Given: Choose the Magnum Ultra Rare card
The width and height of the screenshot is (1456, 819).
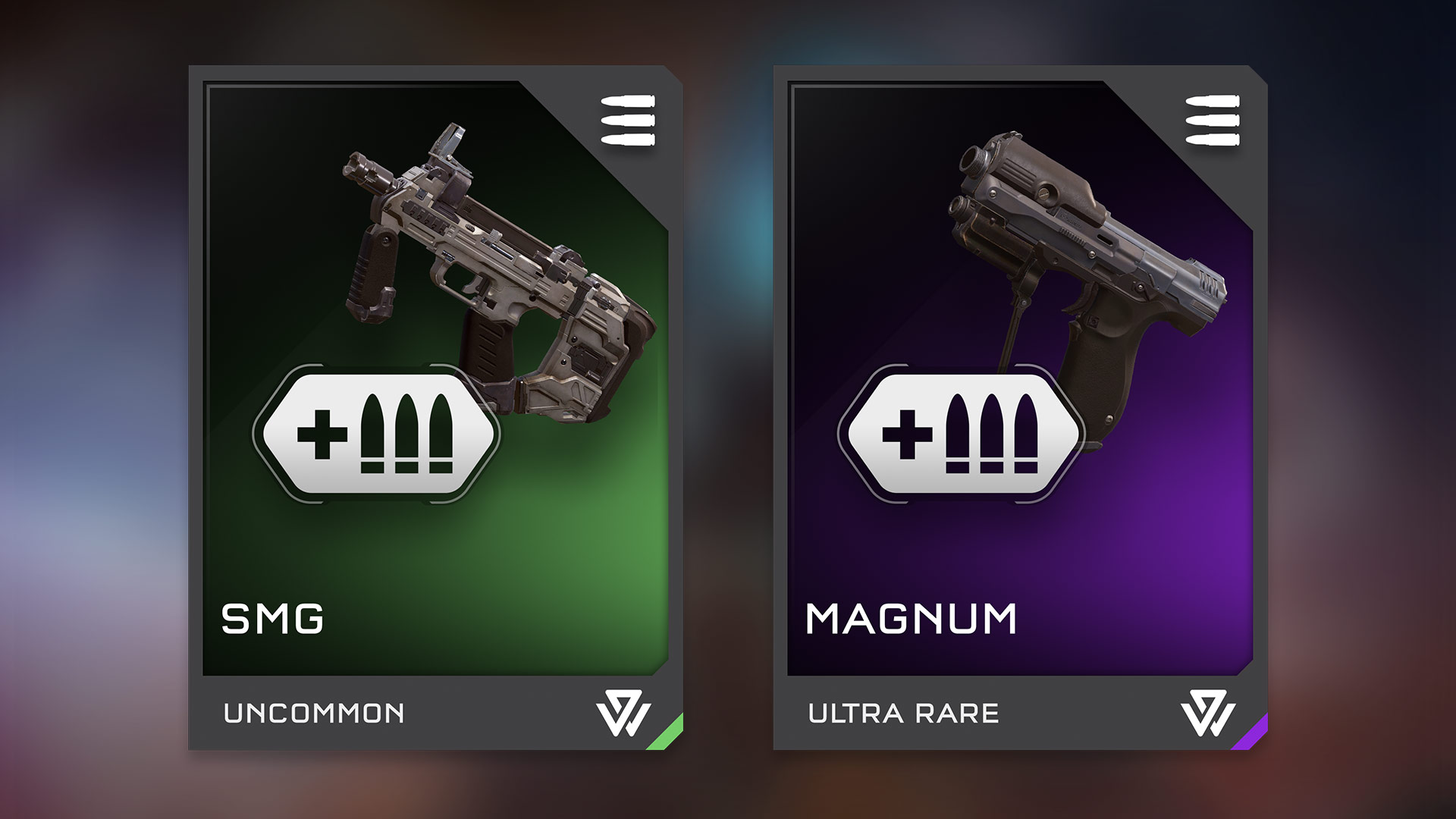Looking at the screenshot, I should [1020, 408].
